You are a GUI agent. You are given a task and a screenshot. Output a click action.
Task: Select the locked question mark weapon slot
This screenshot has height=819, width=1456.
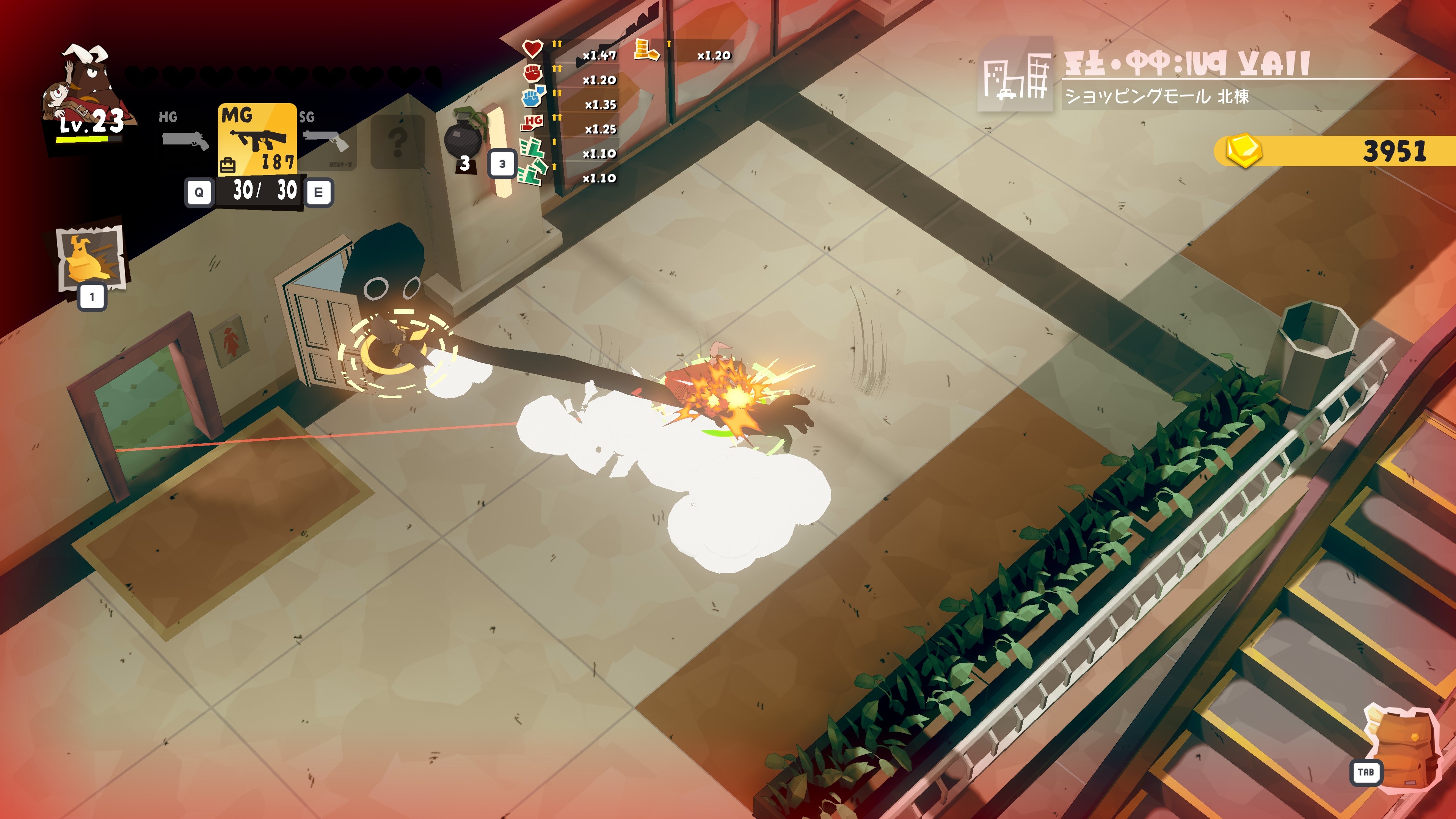click(x=397, y=141)
